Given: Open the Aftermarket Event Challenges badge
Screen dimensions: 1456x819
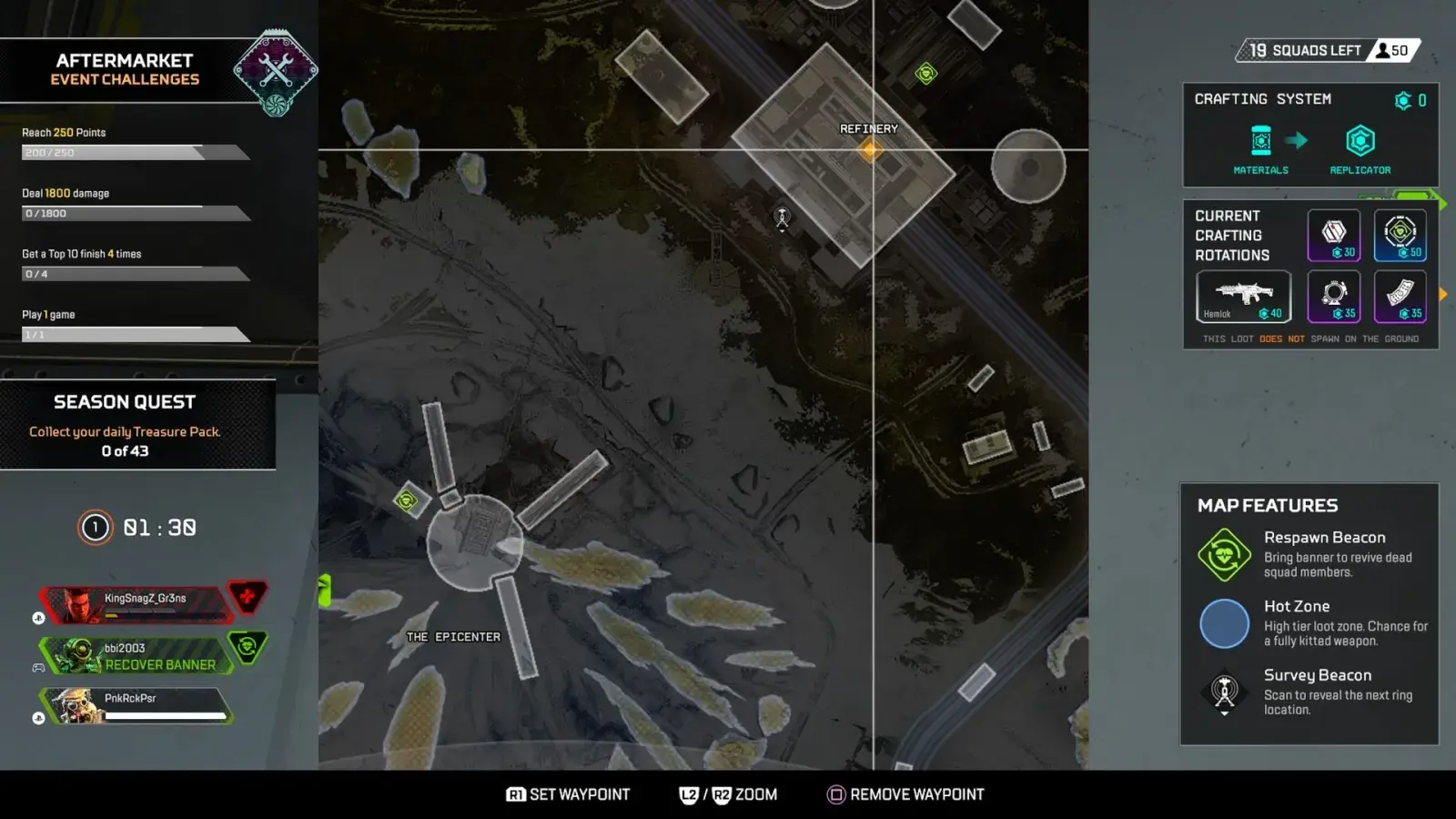Looking at the screenshot, I should tap(276, 73).
